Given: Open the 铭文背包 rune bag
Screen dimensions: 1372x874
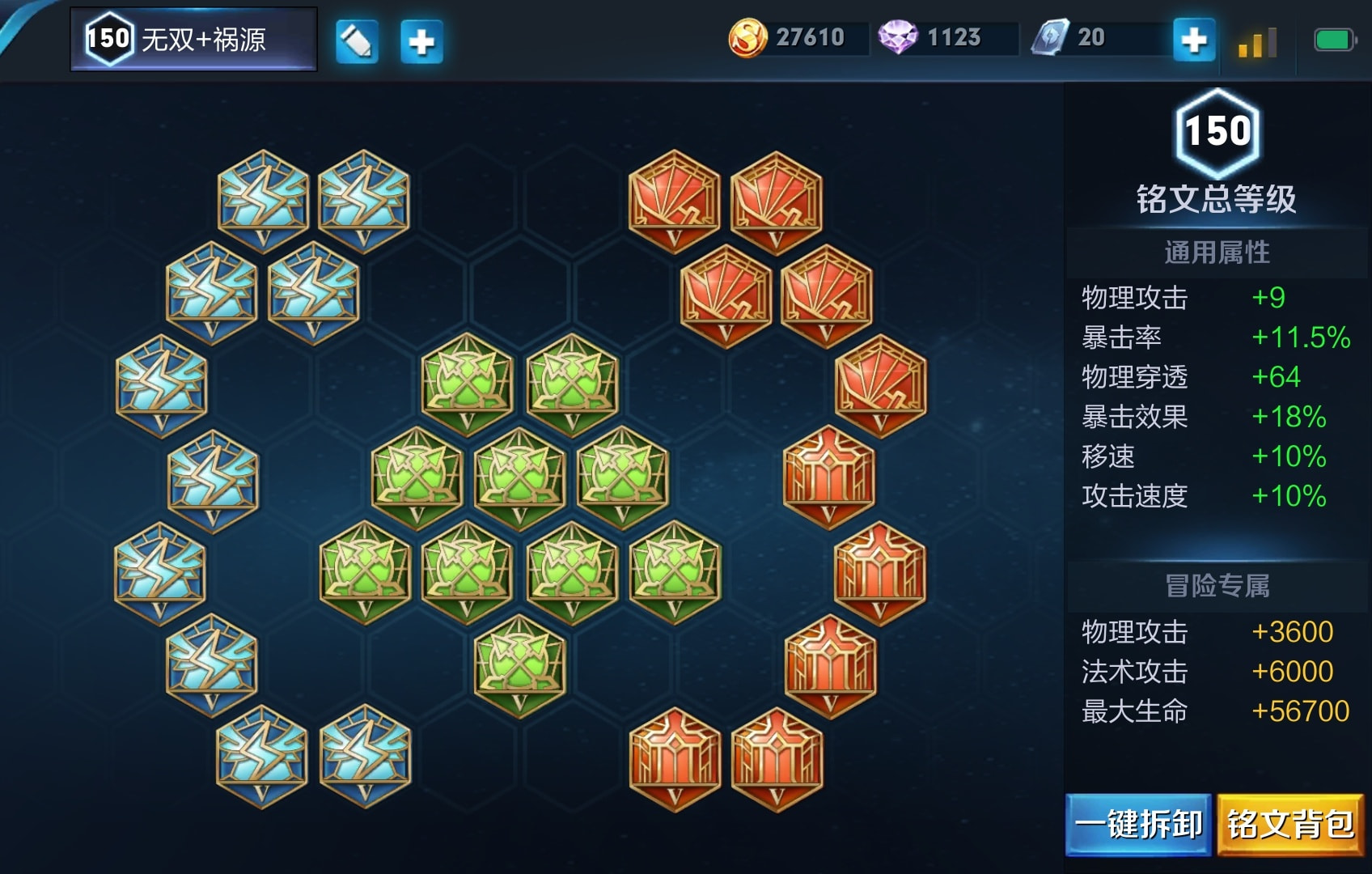Looking at the screenshot, I should (x=1290, y=825).
